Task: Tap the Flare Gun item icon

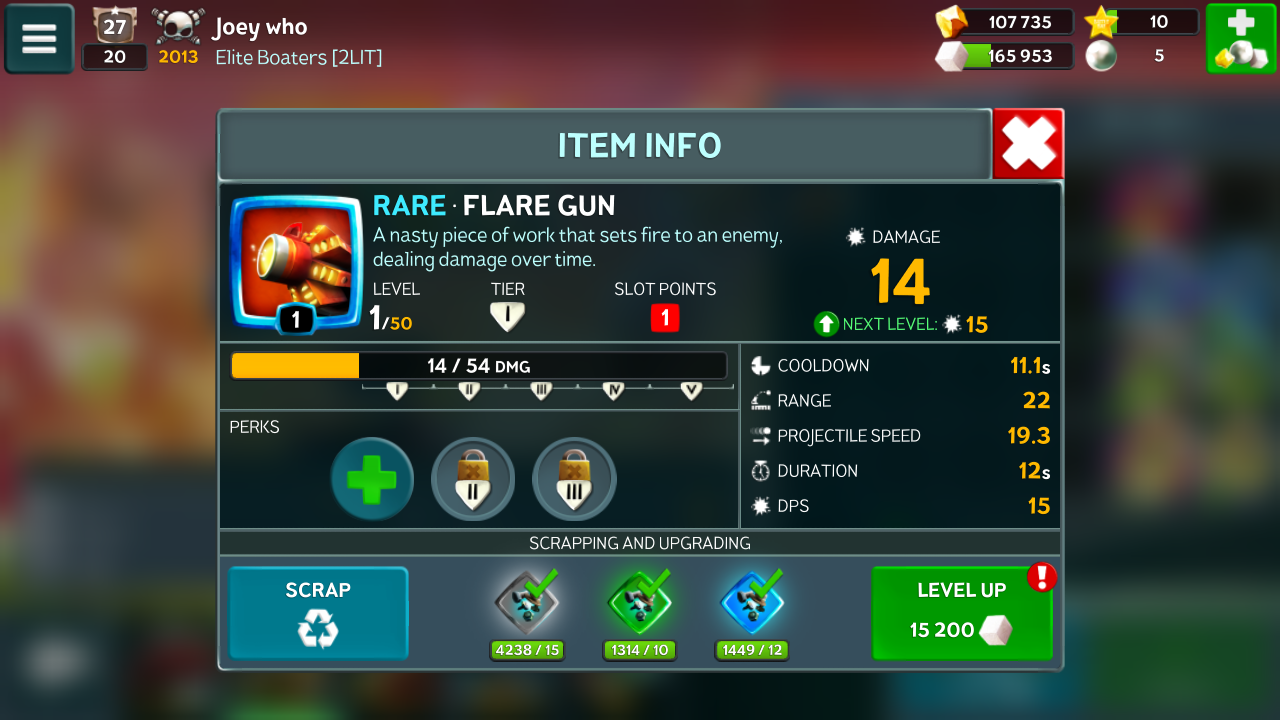Action: pyautogui.click(x=296, y=262)
